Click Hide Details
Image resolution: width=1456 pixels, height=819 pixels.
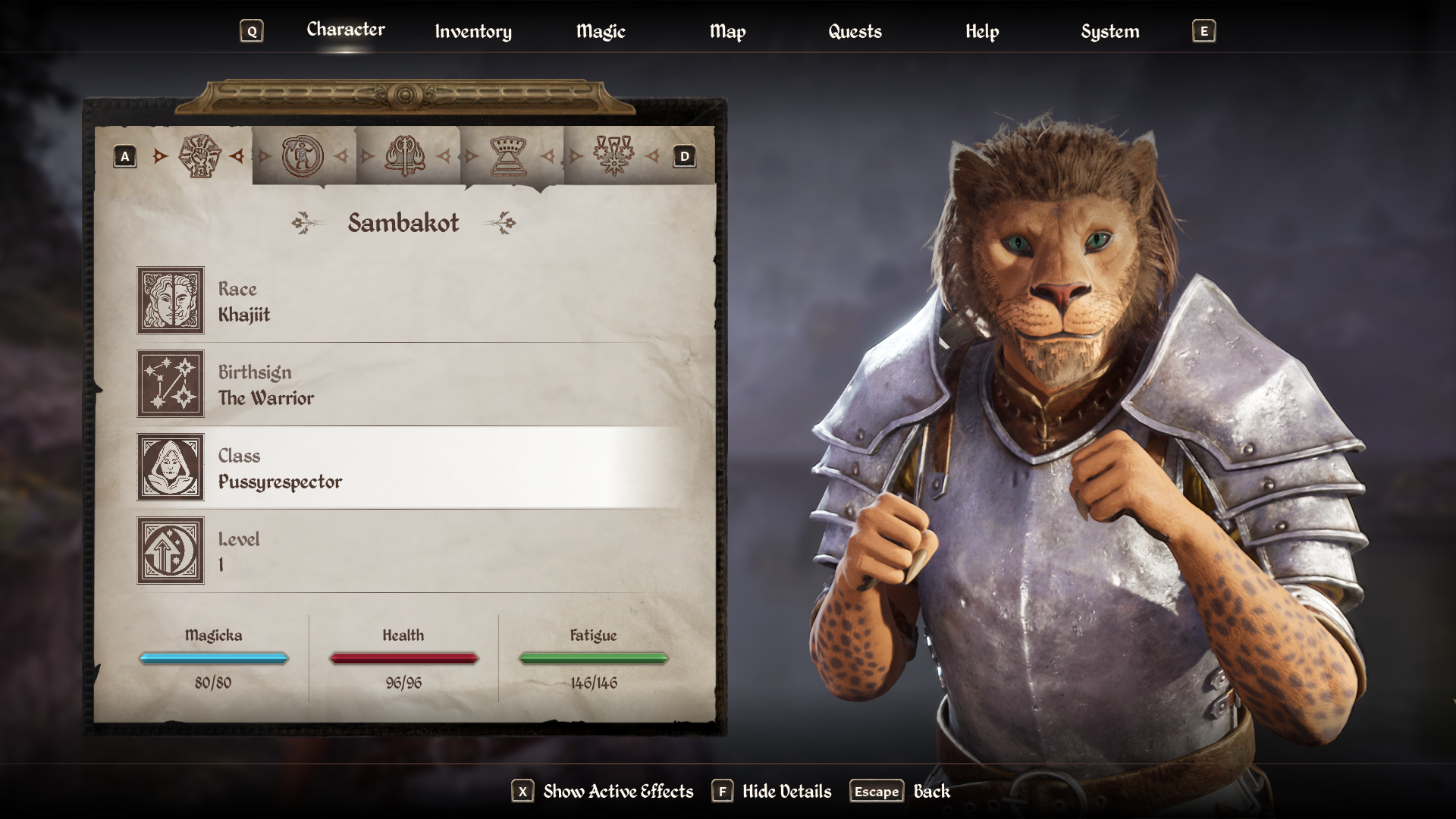772,792
